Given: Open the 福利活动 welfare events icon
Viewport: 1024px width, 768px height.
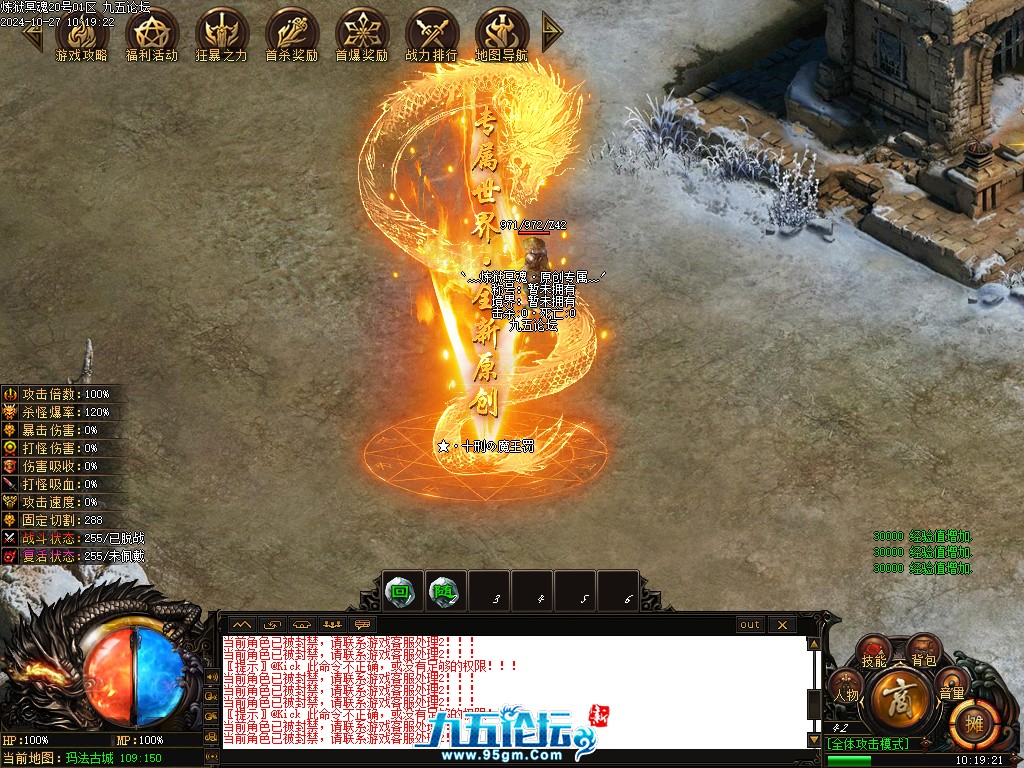Looking at the screenshot, I should tap(152, 35).
